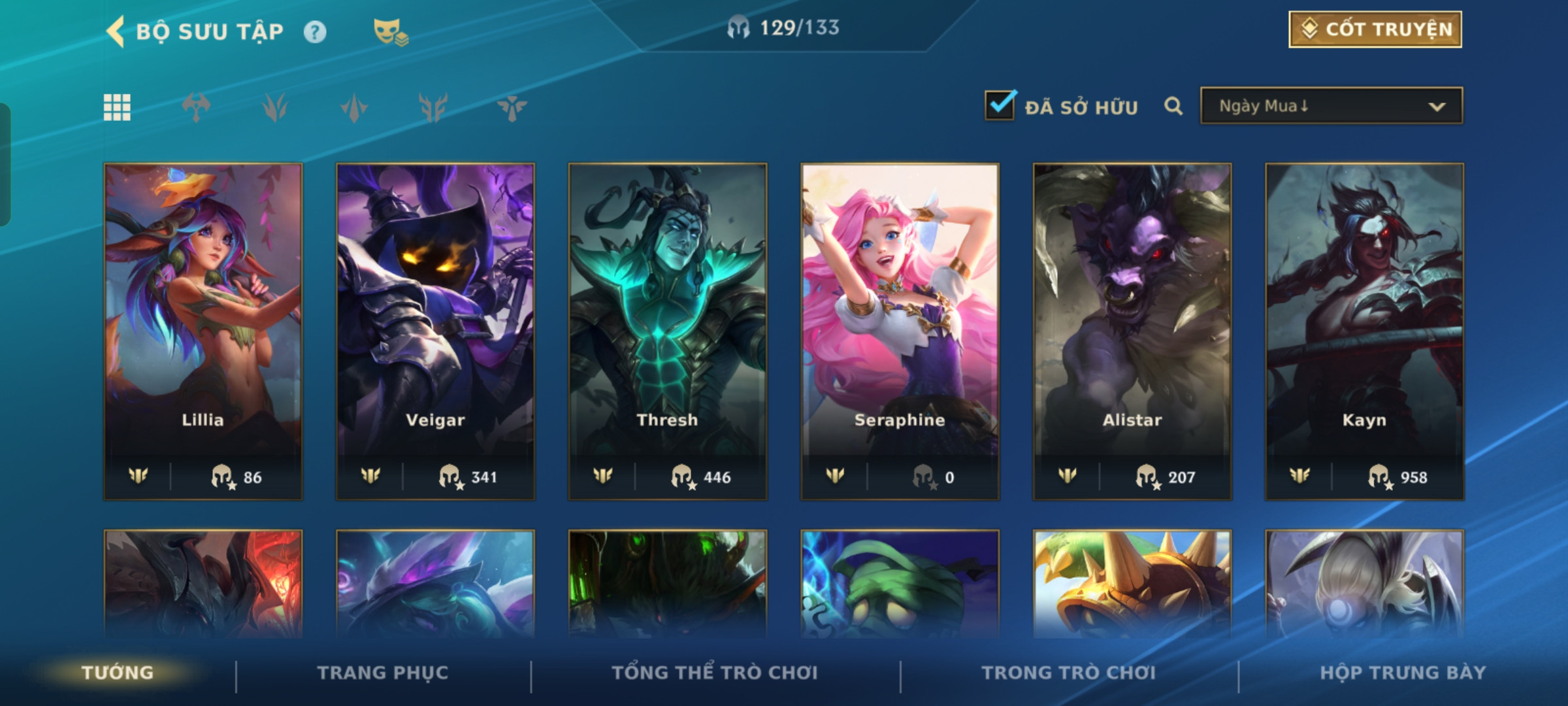Open the Cốt Truyện button
This screenshot has width=1568, height=706.
point(1375,29)
